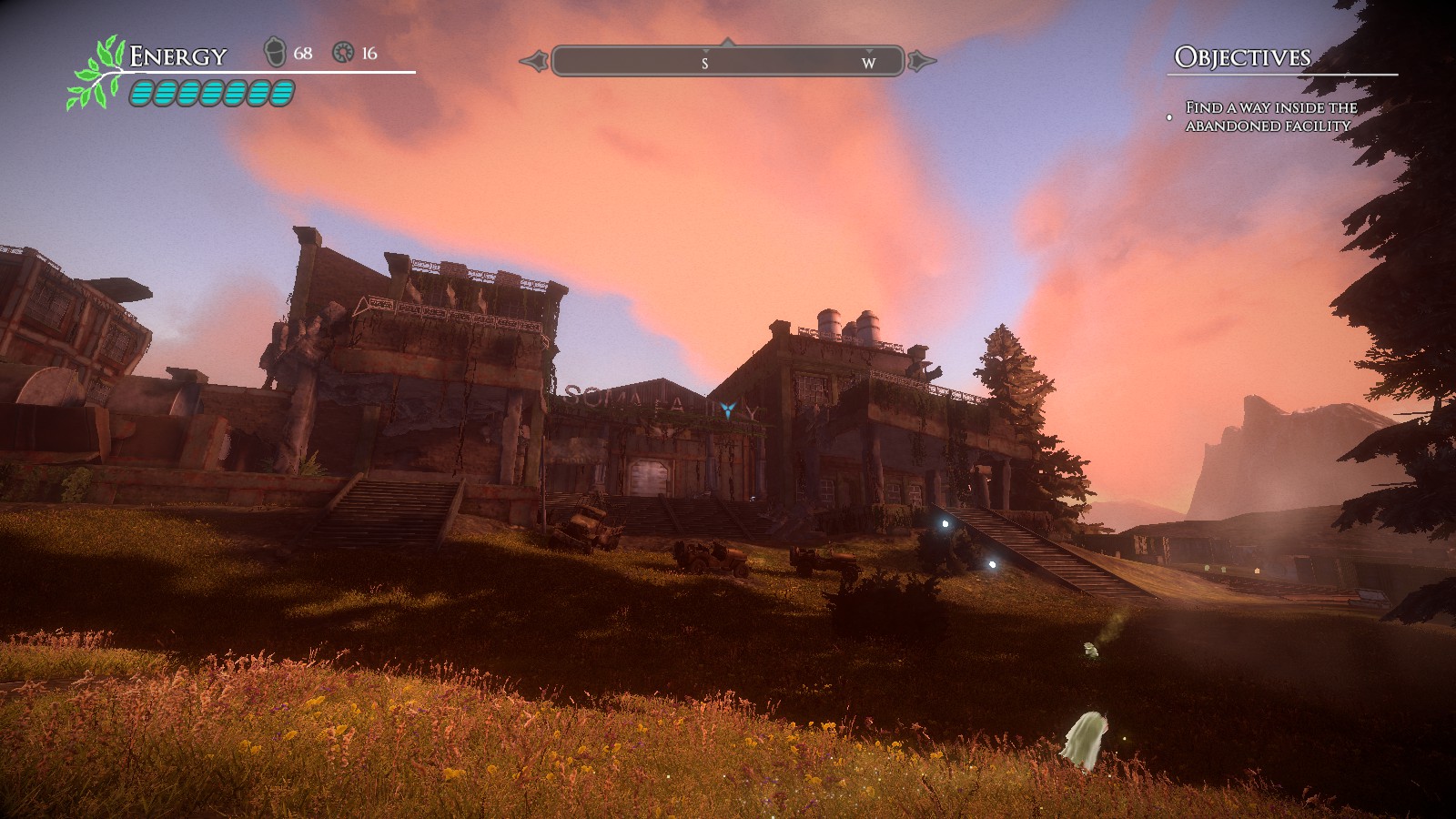The width and height of the screenshot is (1456, 819).
Task: Click the S marker on the compass bar
Action: [x=703, y=65]
